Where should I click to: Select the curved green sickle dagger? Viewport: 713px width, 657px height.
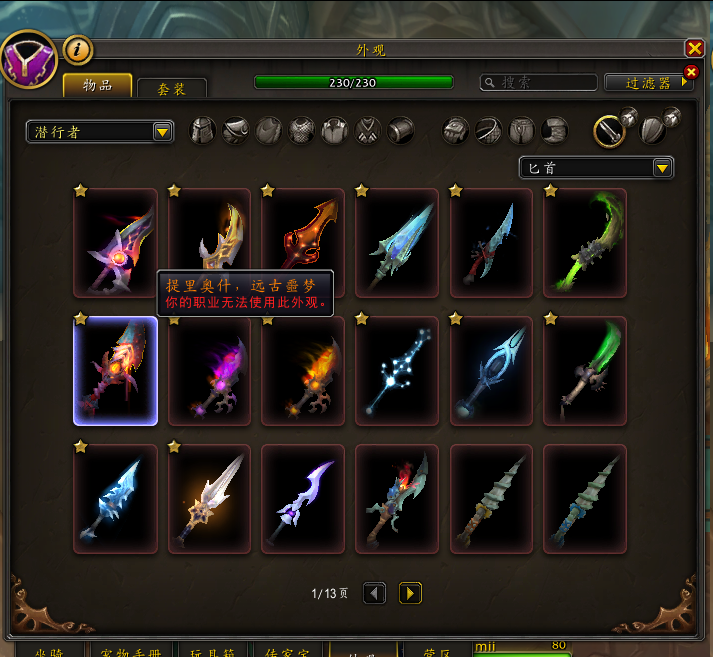coord(585,243)
